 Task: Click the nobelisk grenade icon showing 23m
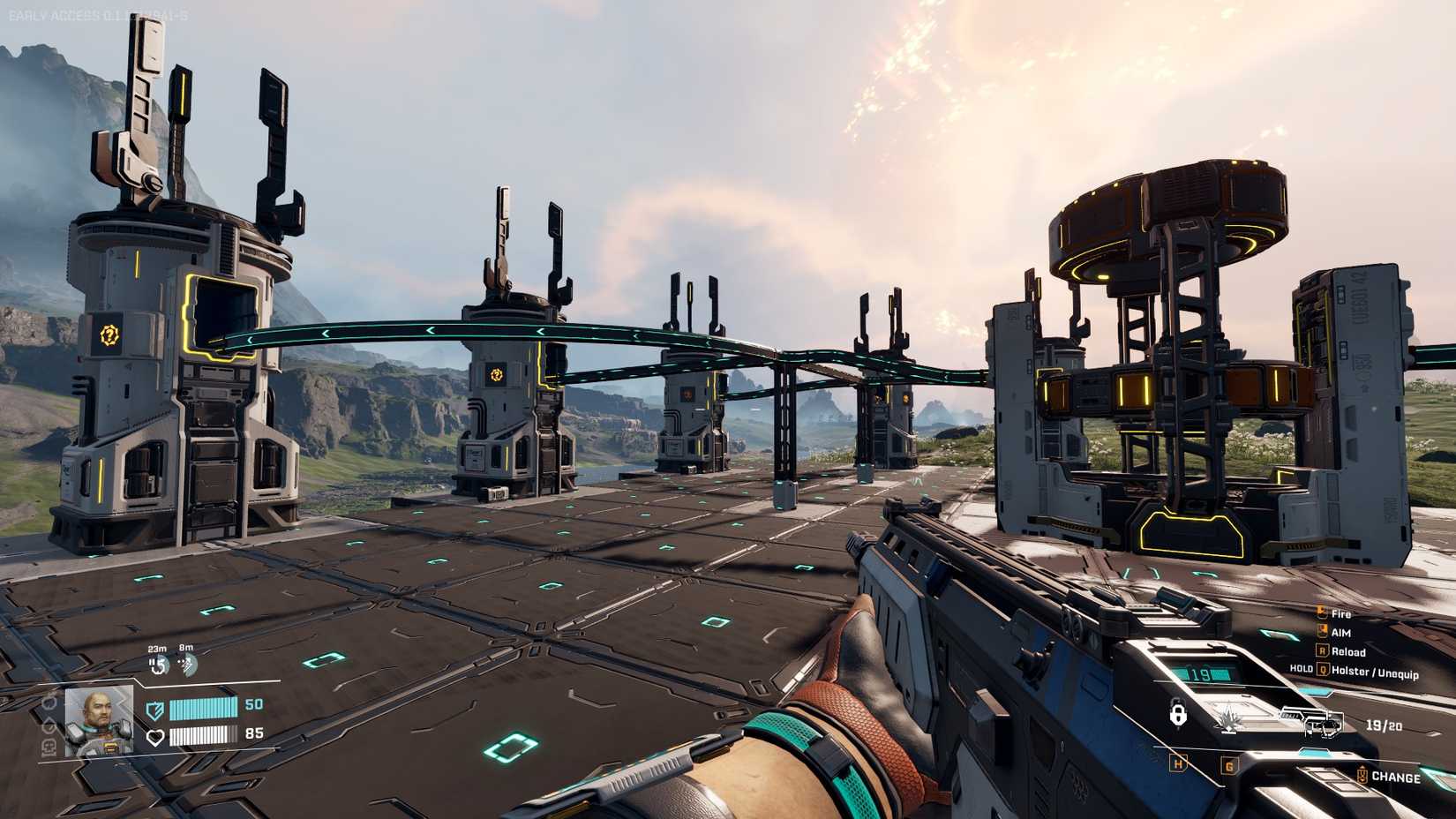coord(159,663)
